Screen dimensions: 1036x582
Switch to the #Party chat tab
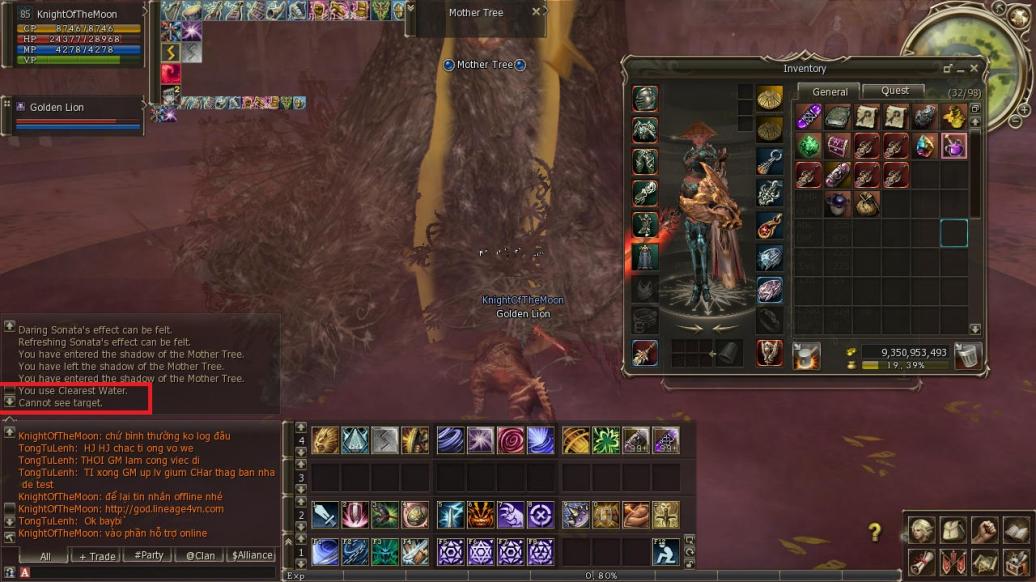coord(149,556)
